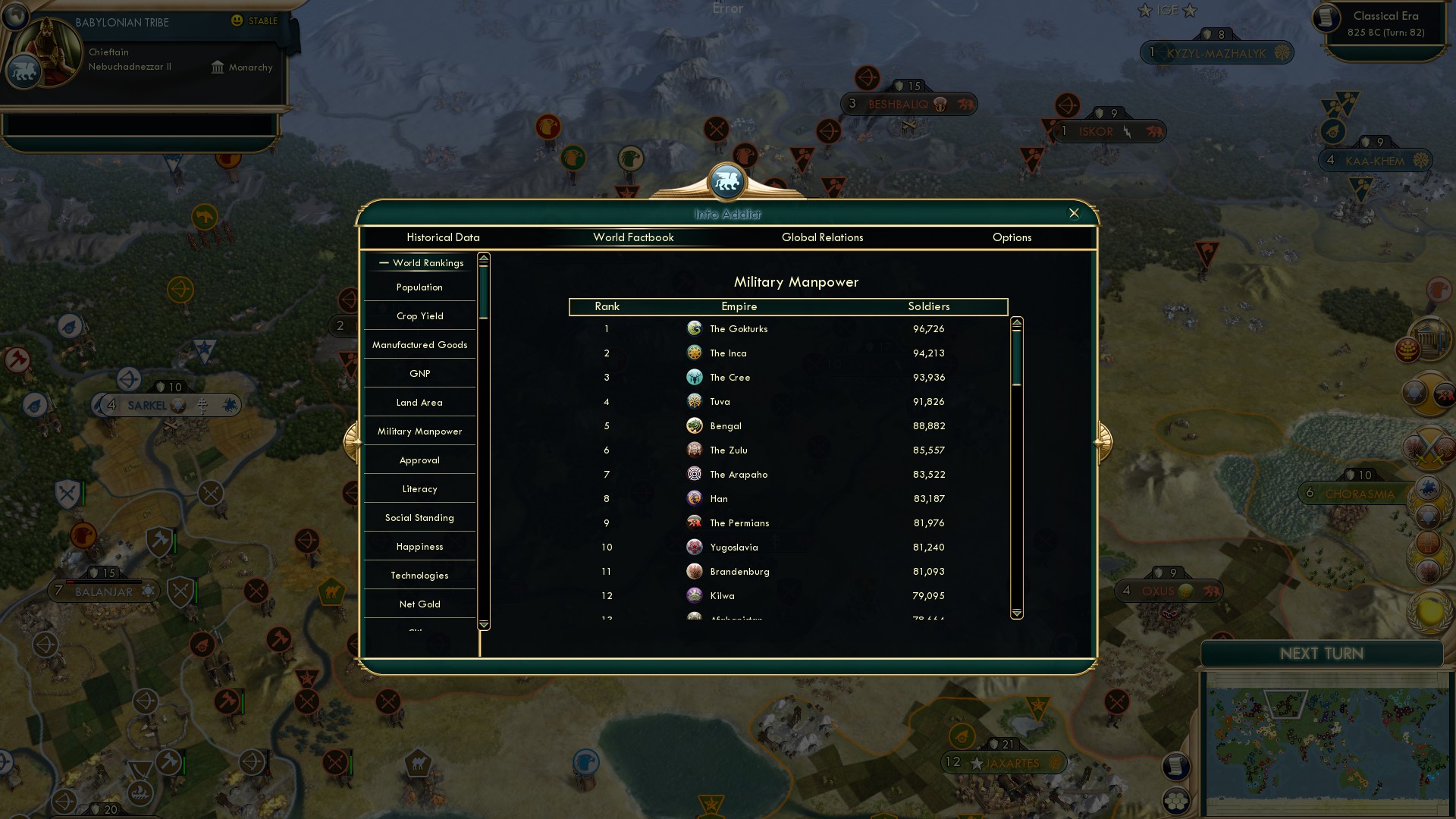This screenshot has width=1456, height=819.
Task: Click the smiley STABLE stability indicator
Action: 237,20
